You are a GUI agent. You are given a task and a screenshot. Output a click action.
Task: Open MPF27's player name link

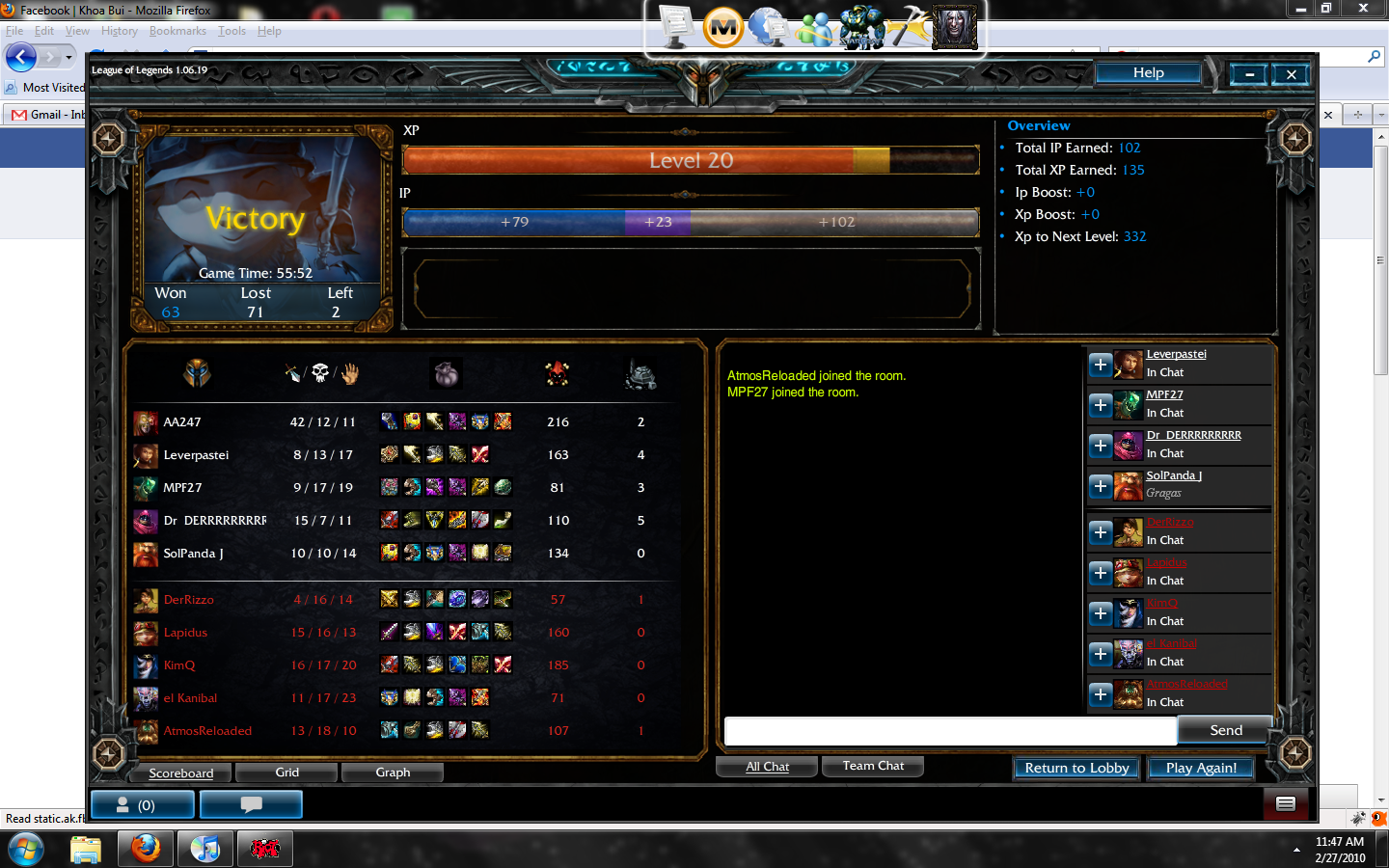(x=1164, y=394)
